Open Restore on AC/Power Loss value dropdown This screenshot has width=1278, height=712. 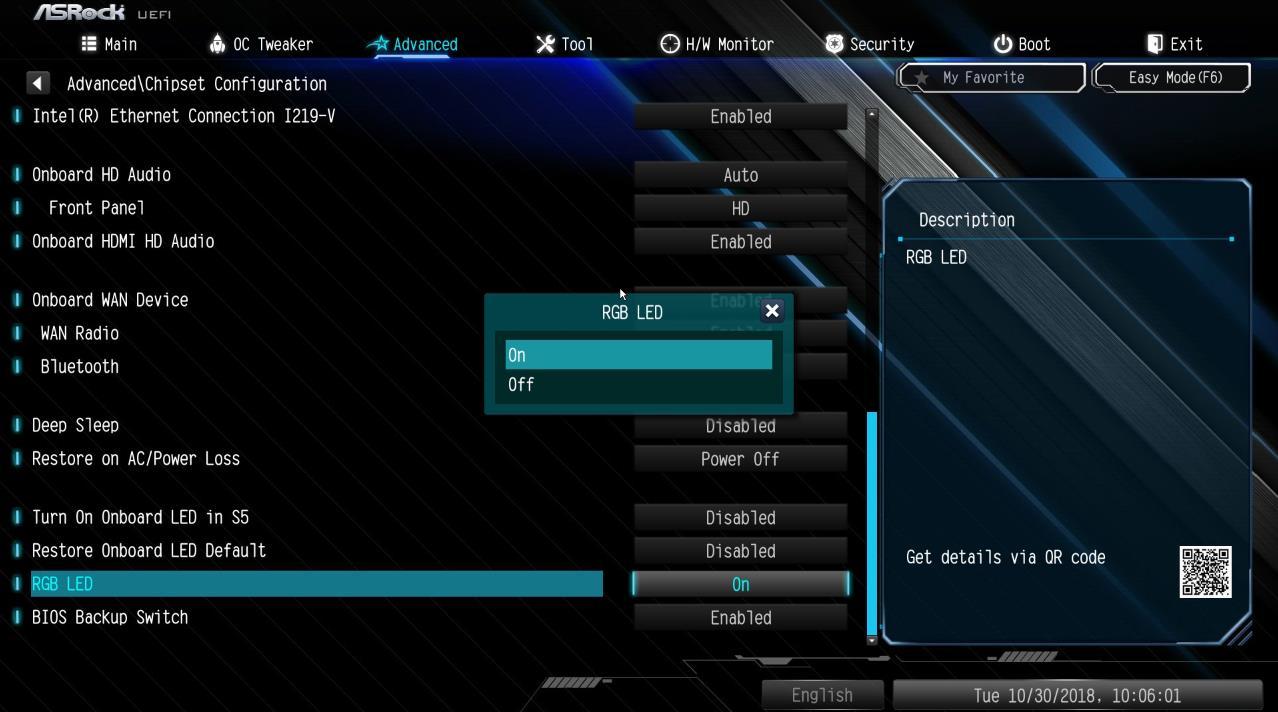(740, 459)
